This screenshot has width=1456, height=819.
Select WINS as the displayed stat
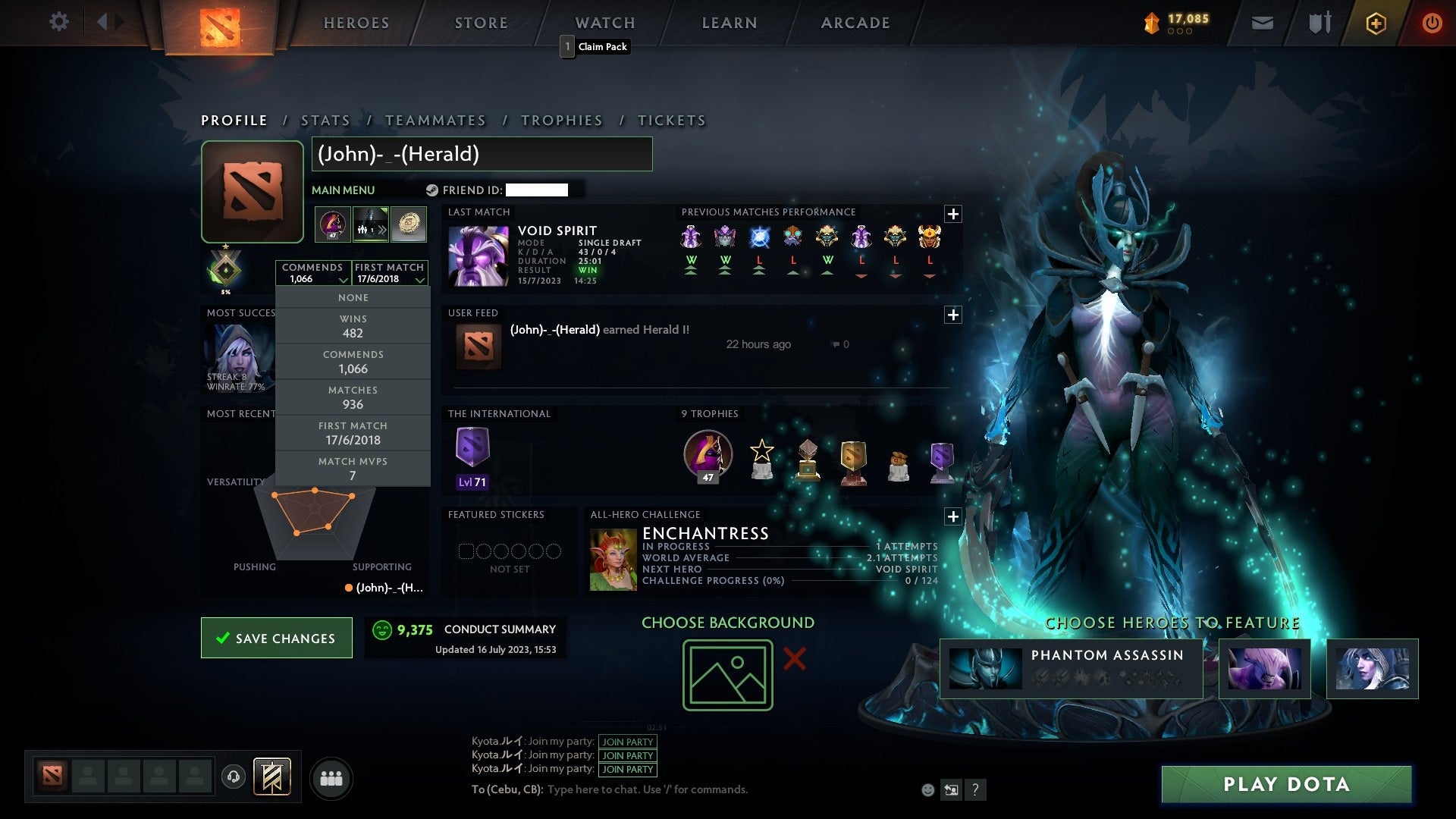pos(352,326)
